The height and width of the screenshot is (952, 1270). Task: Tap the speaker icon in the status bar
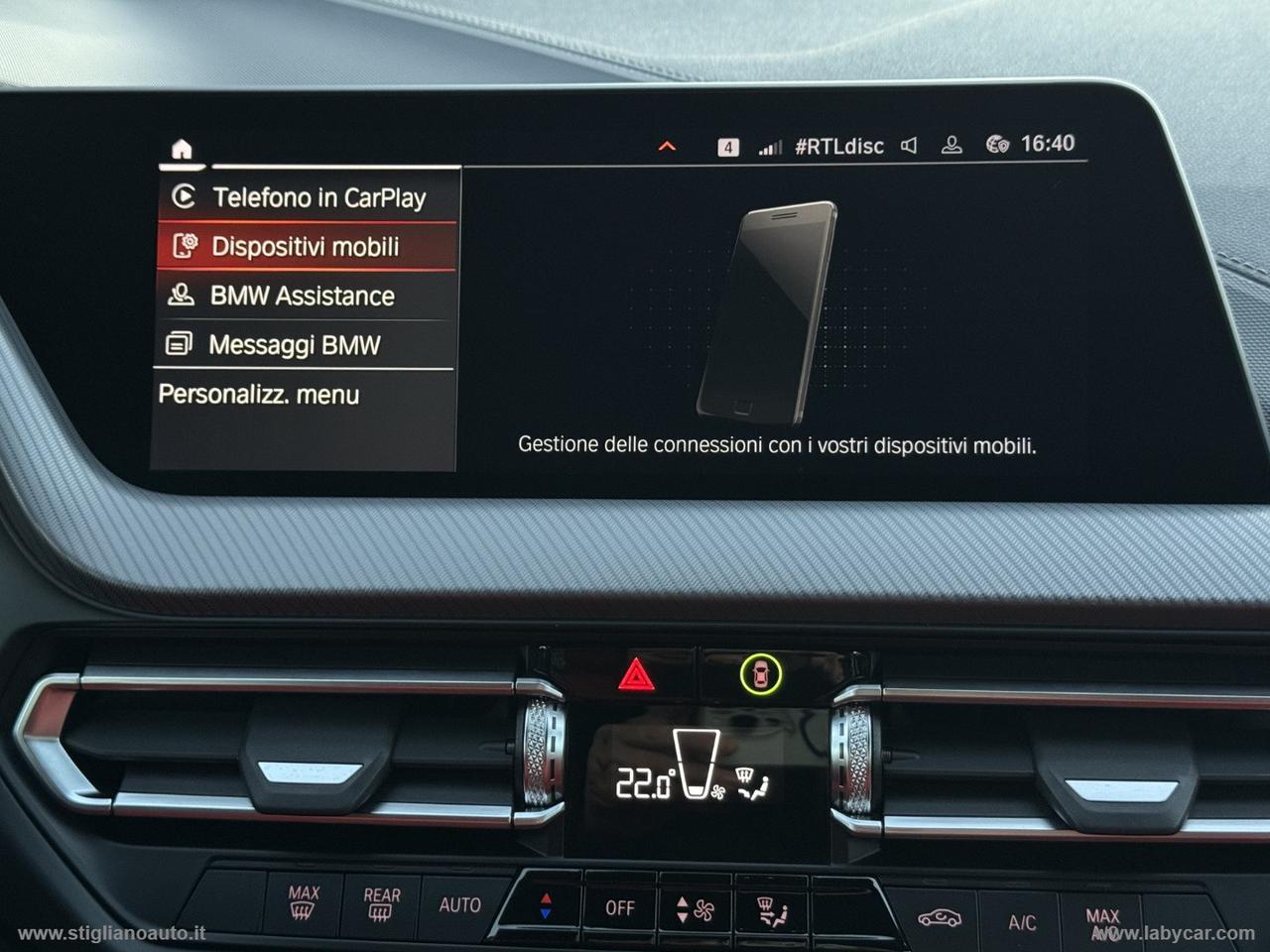[x=910, y=146]
